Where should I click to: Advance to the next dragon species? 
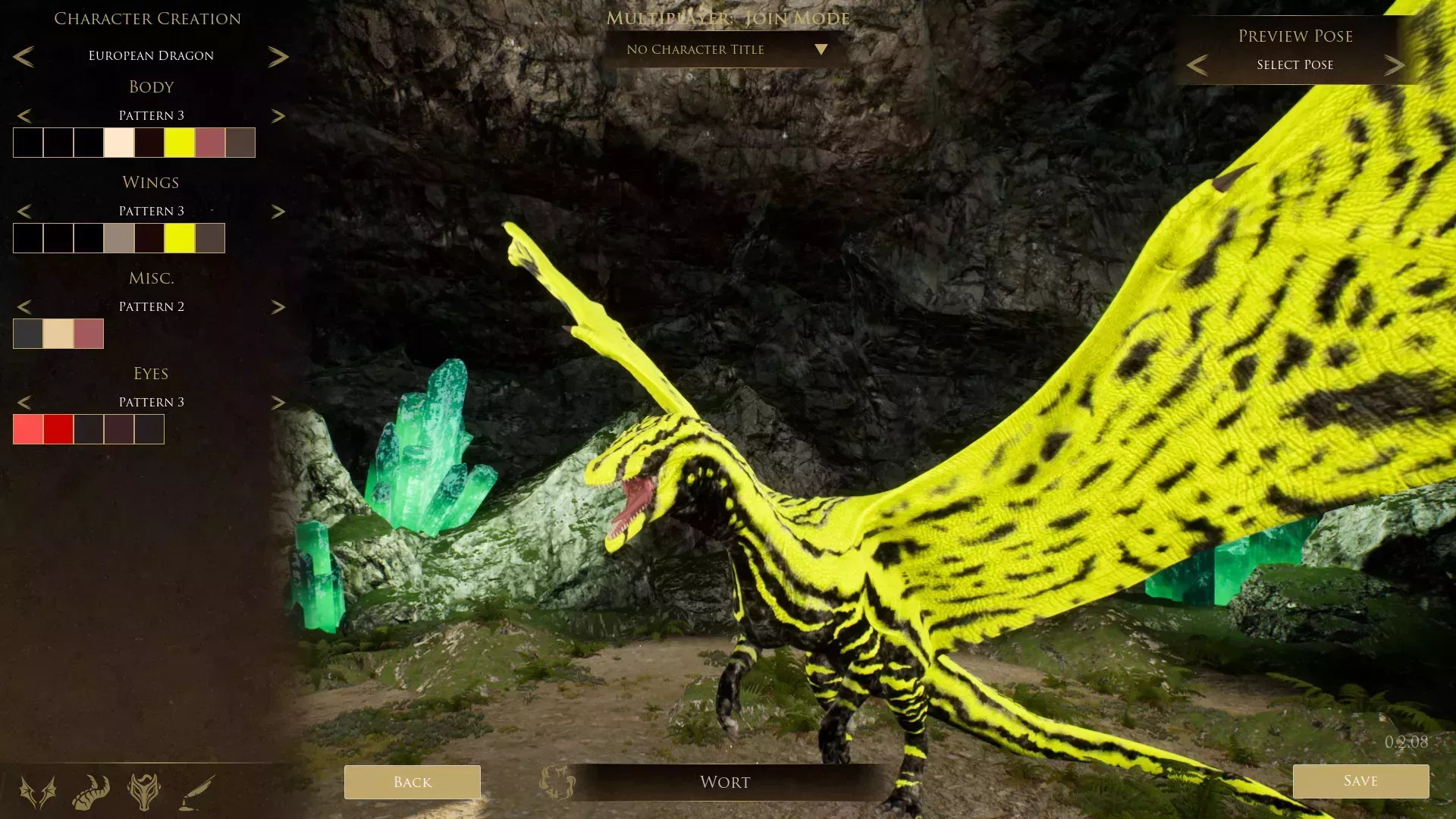pyautogui.click(x=279, y=55)
